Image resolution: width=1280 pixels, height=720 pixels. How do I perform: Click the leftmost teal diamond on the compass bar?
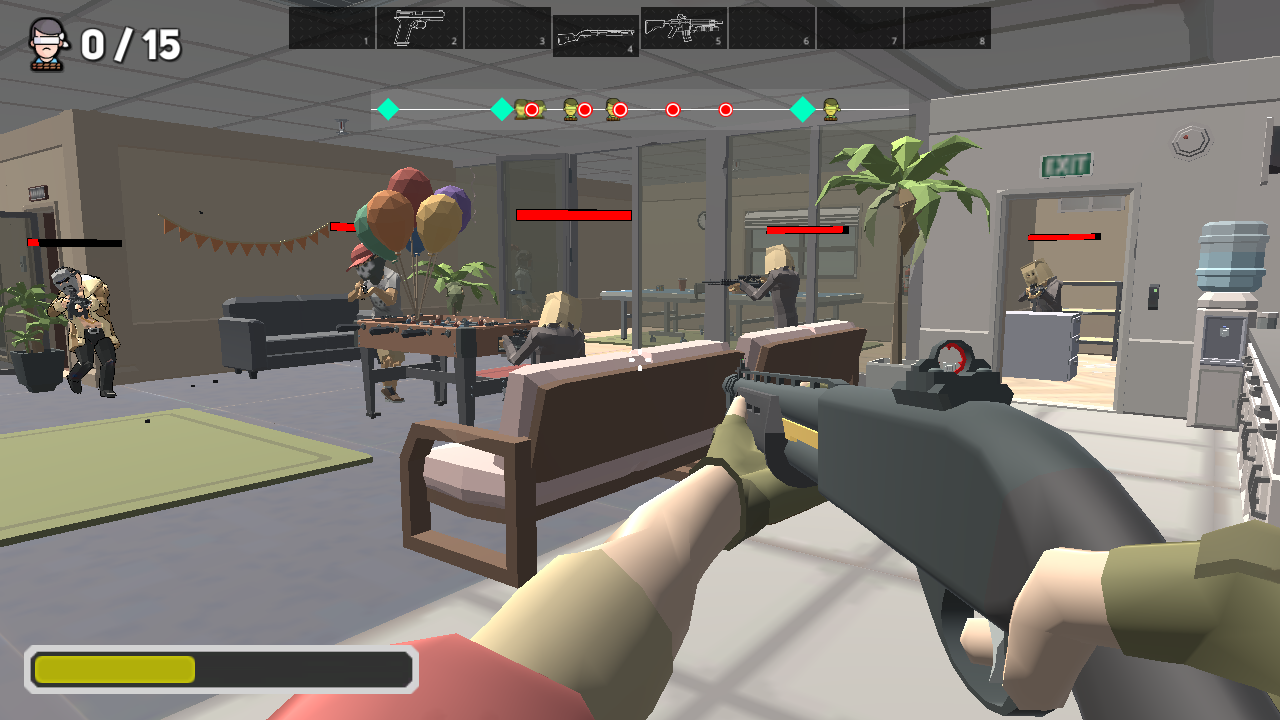[390, 108]
